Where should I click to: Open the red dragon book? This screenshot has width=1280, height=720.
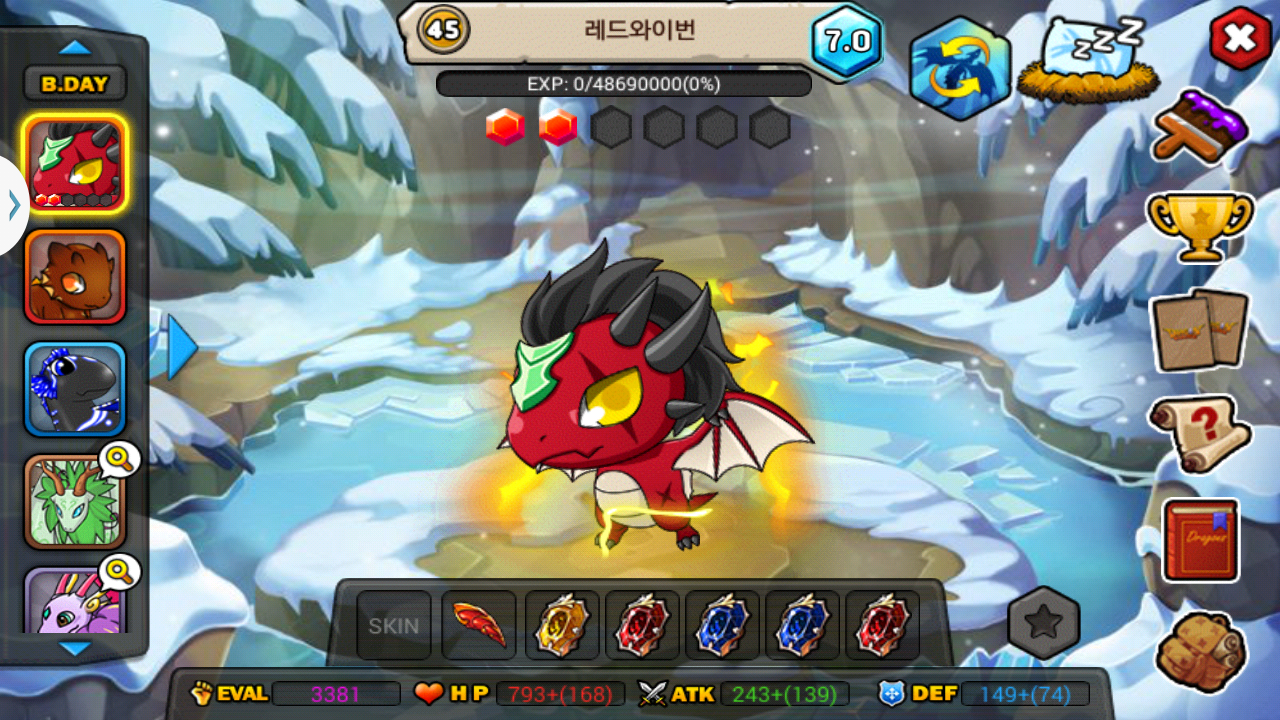(x=1200, y=540)
